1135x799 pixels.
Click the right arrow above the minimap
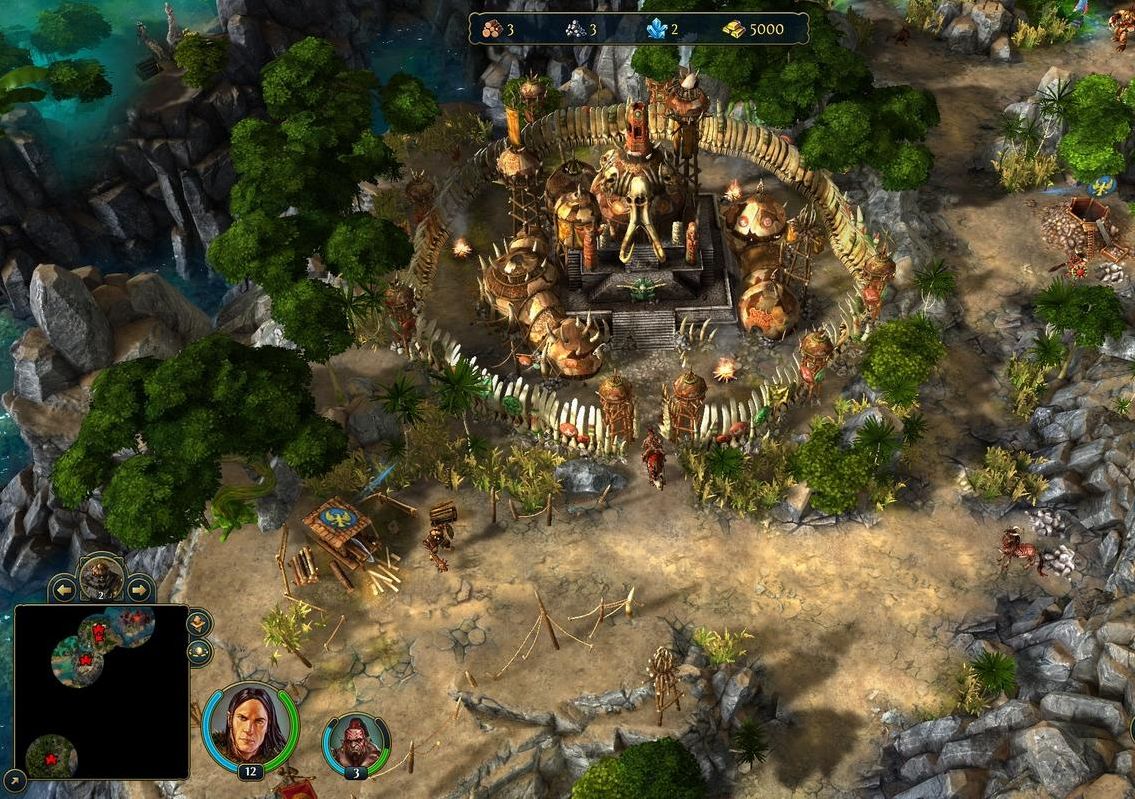coord(138,589)
